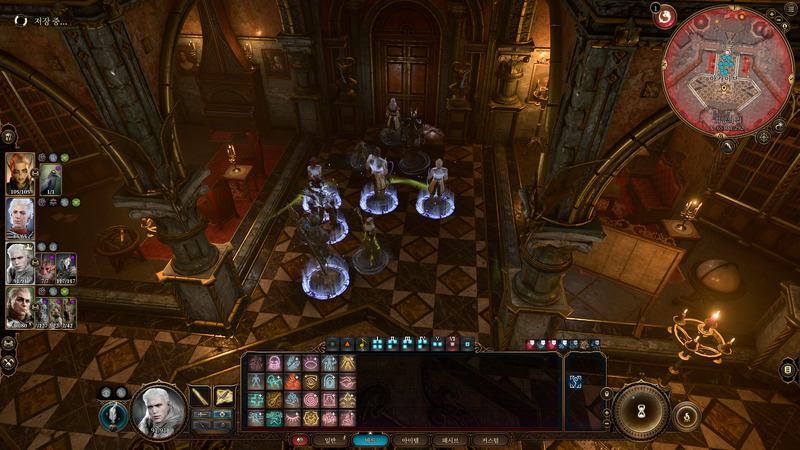Click the crossed-tools button under the party list
The height and width of the screenshot is (450, 800).
click(9, 342)
